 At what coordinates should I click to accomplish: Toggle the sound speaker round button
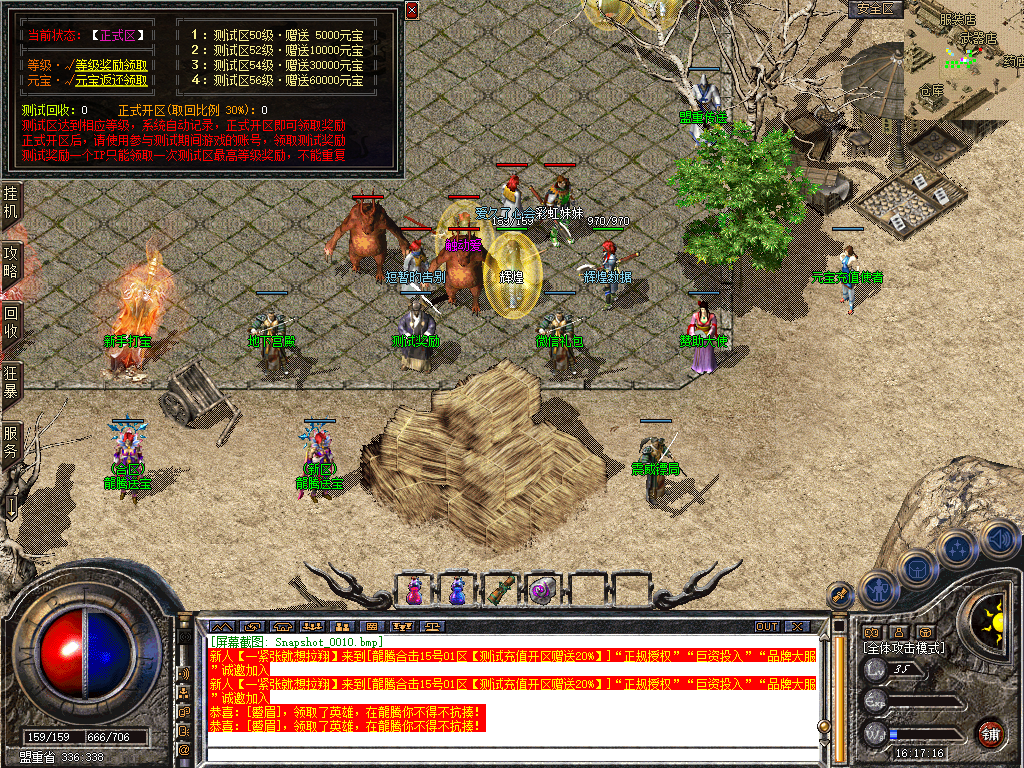[998, 539]
